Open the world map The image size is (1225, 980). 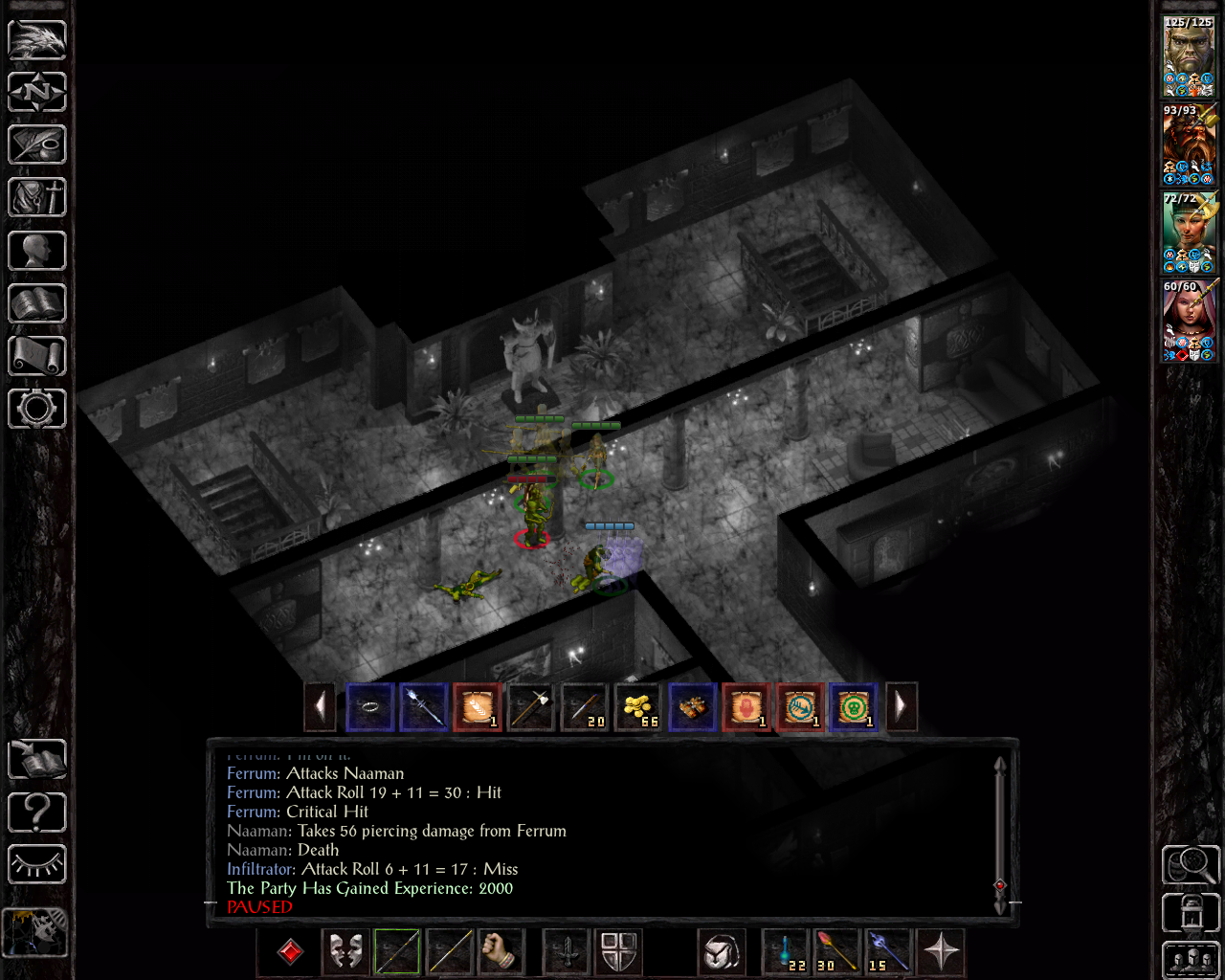point(36,38)
